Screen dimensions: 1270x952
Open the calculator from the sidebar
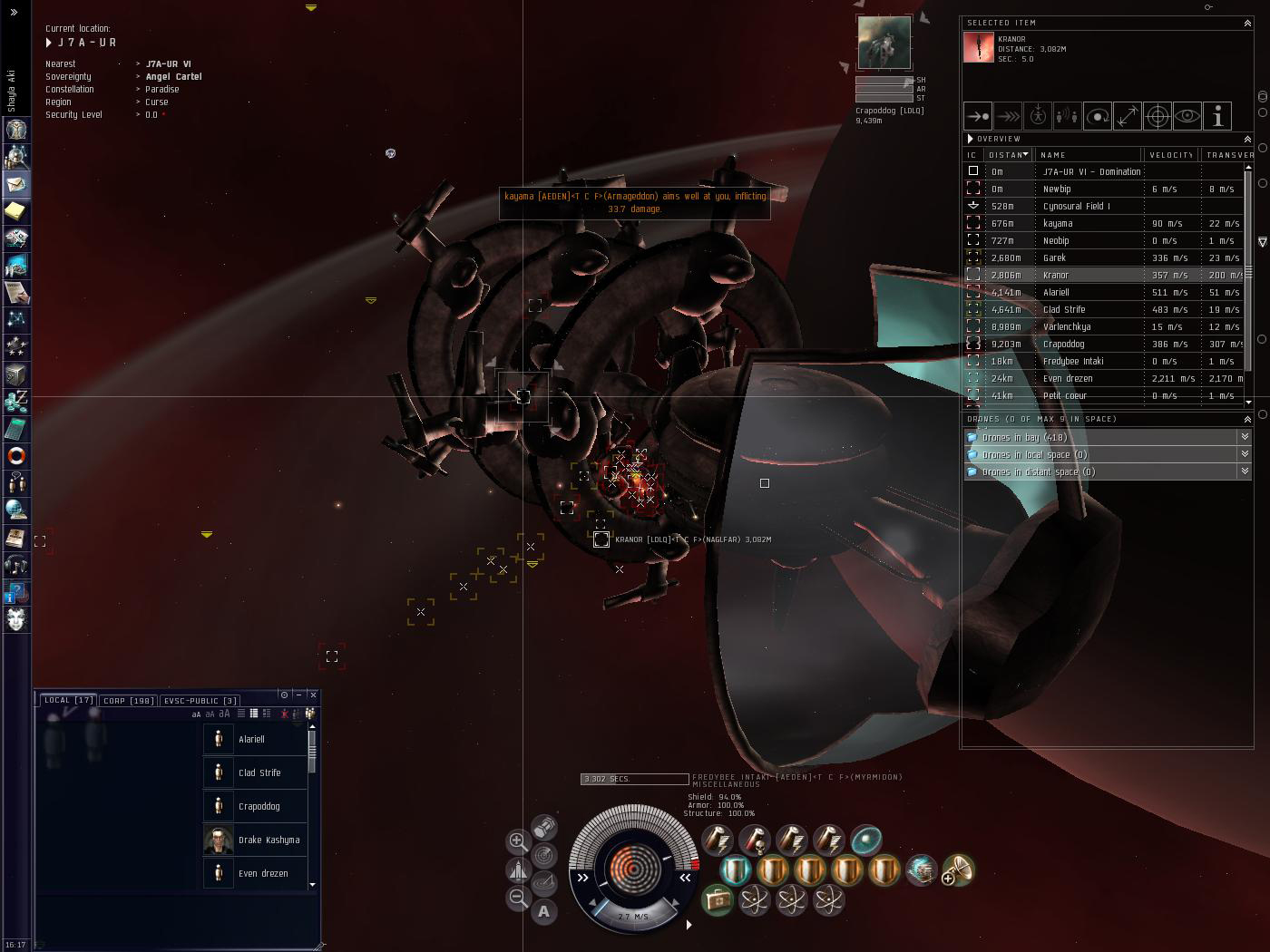pos(16,428)
